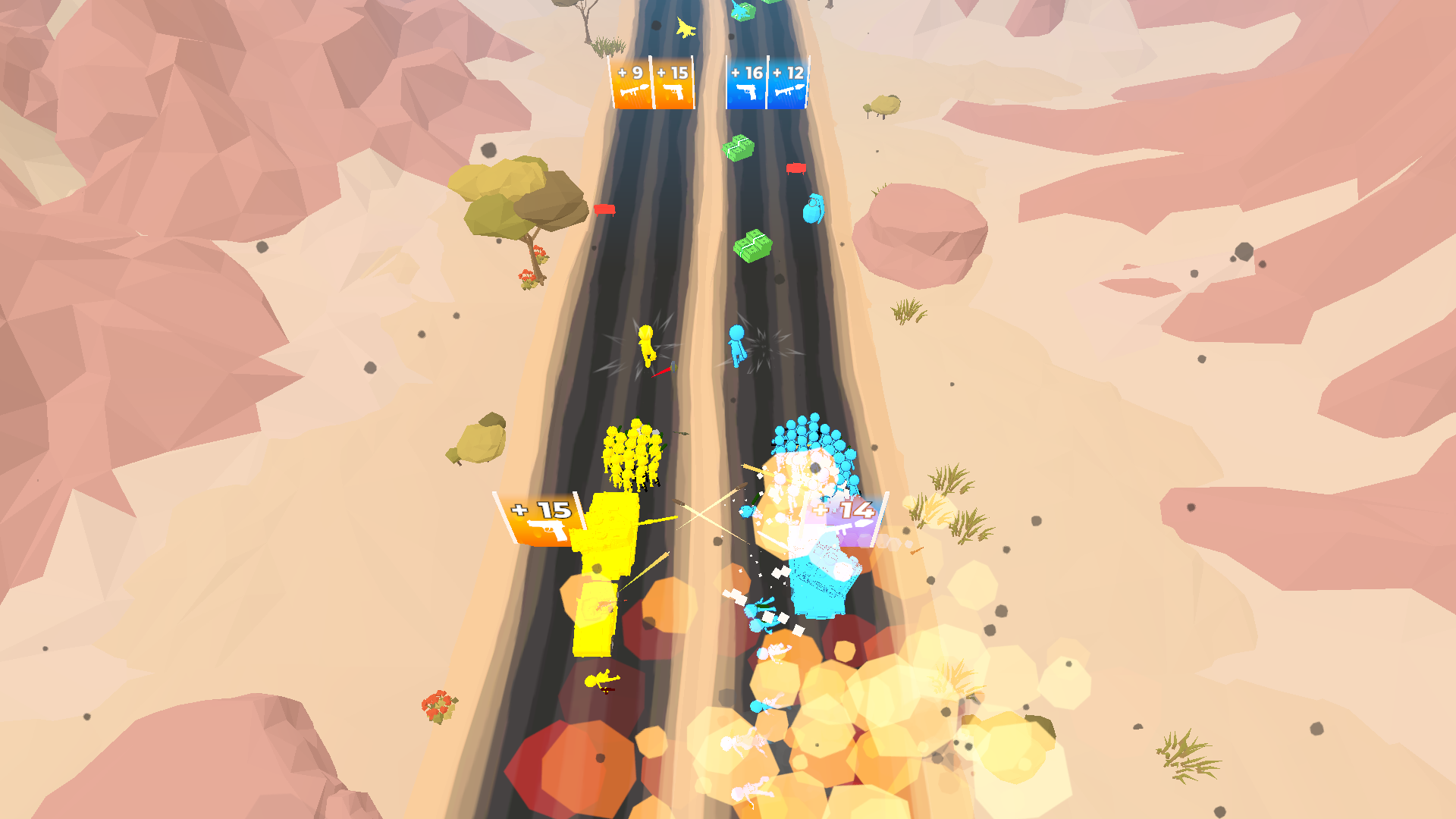This screenshot has height=819, width=1456.
Task: Click the red flag marker on the right lane
Action: click(798, 168)
